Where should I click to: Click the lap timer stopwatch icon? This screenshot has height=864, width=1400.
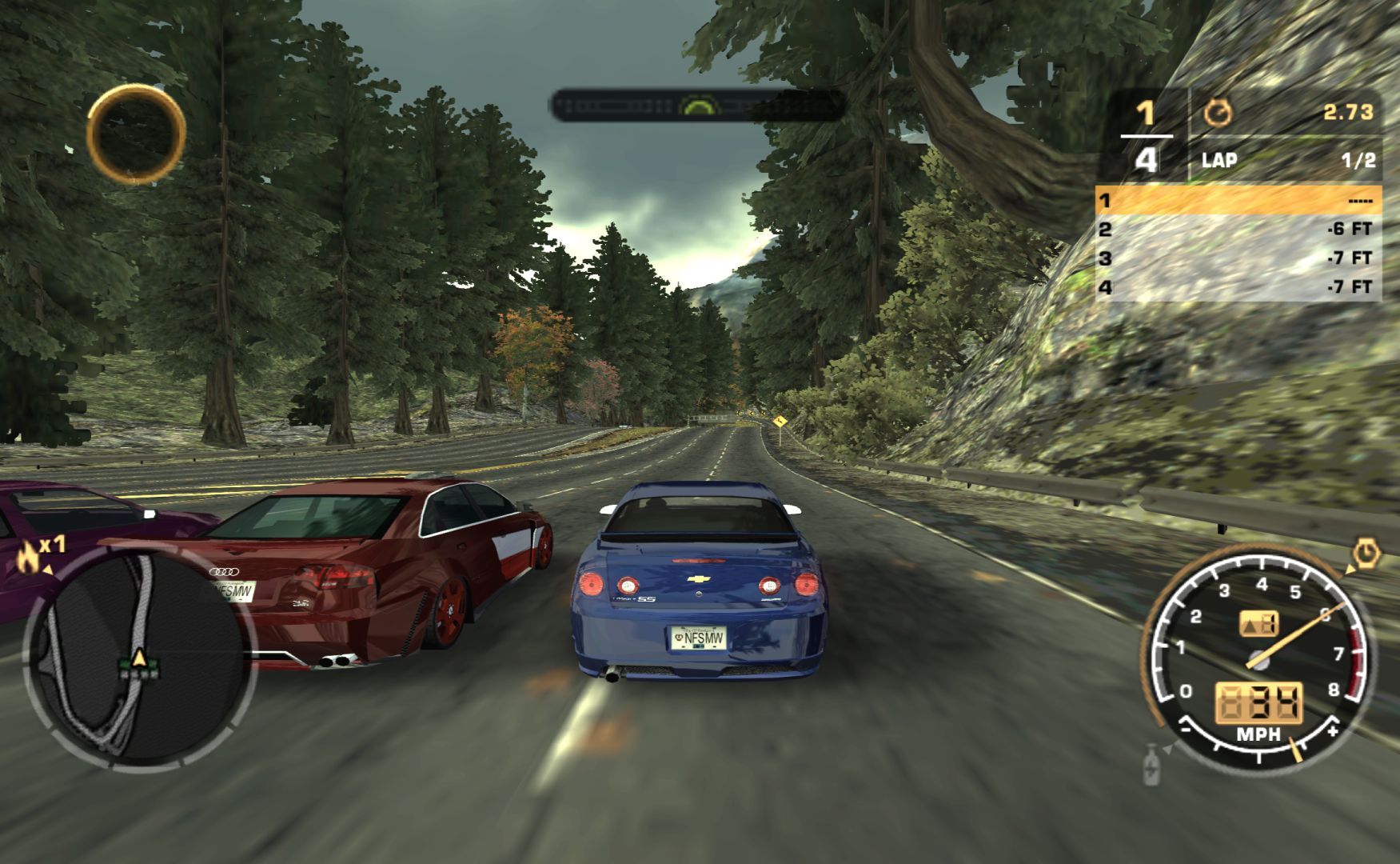click(x=1217, y=113)
